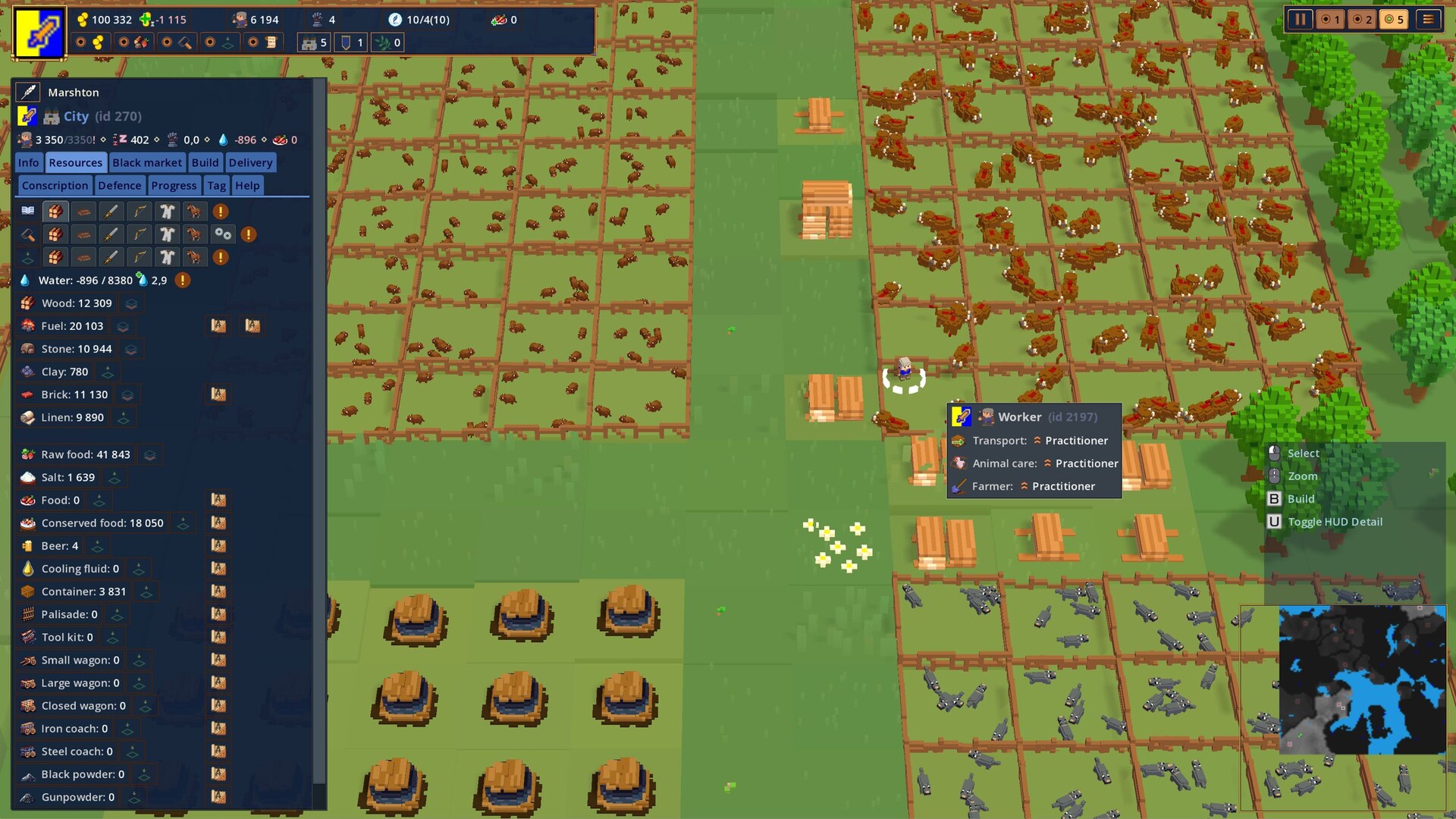Open the hamburger main menu
Viewport: 1456px width, 819px height.
tap(1428, 20)
